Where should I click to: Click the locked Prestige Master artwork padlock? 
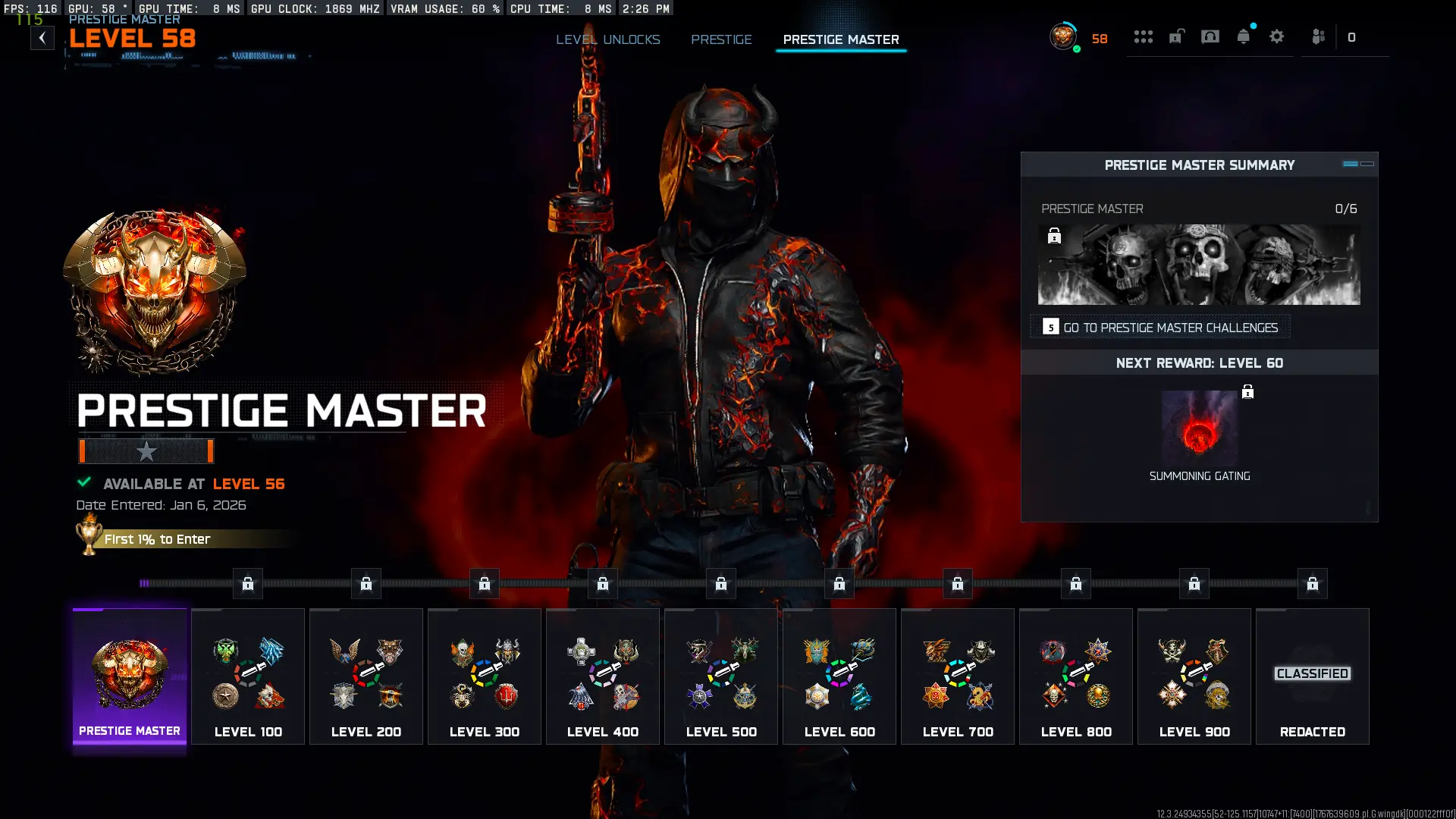tap(1056, 237)
